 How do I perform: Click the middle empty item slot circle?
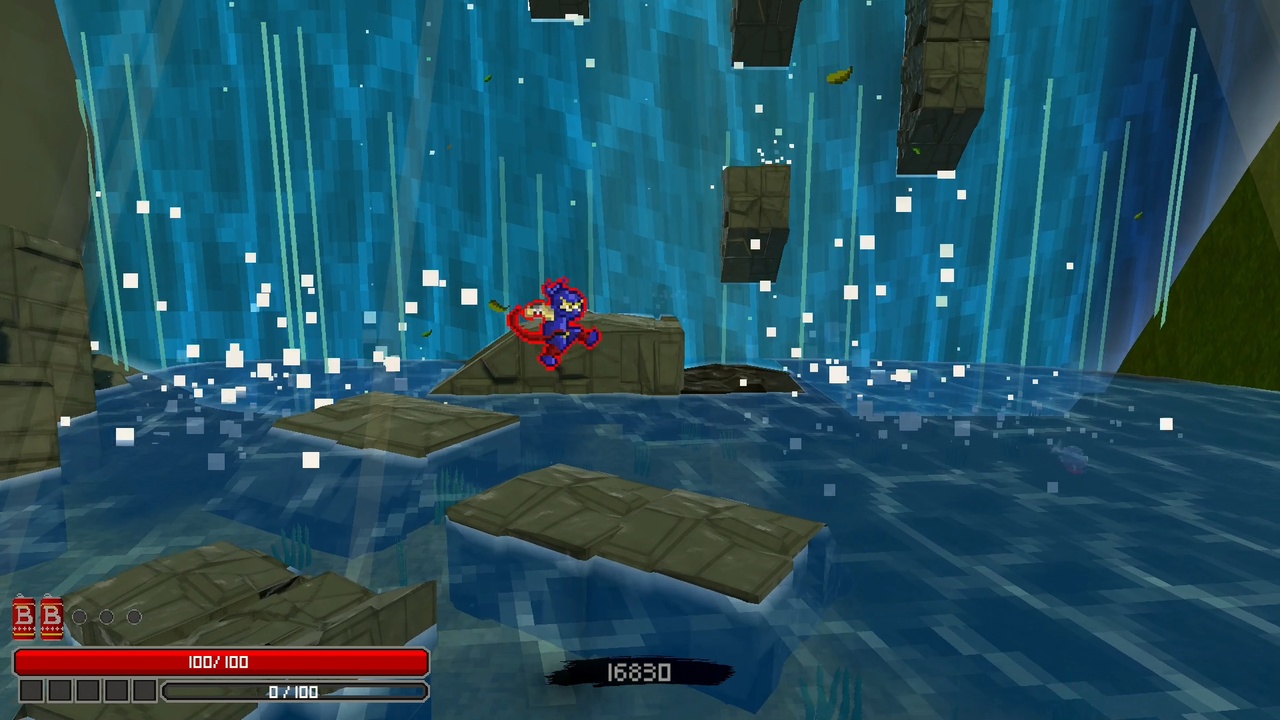[x=107, y=616]
